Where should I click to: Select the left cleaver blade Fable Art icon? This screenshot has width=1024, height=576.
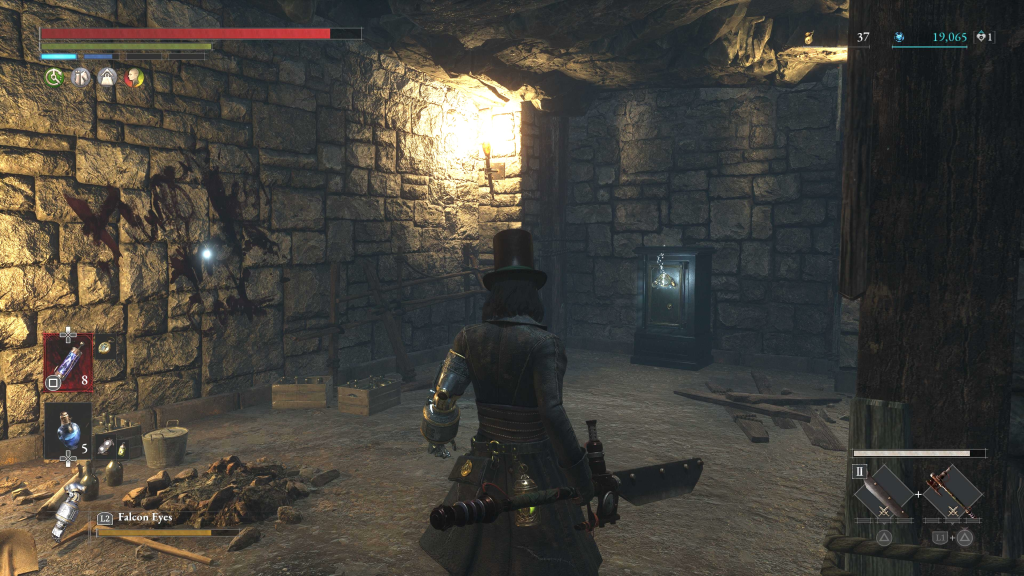(x=885, y=492)
